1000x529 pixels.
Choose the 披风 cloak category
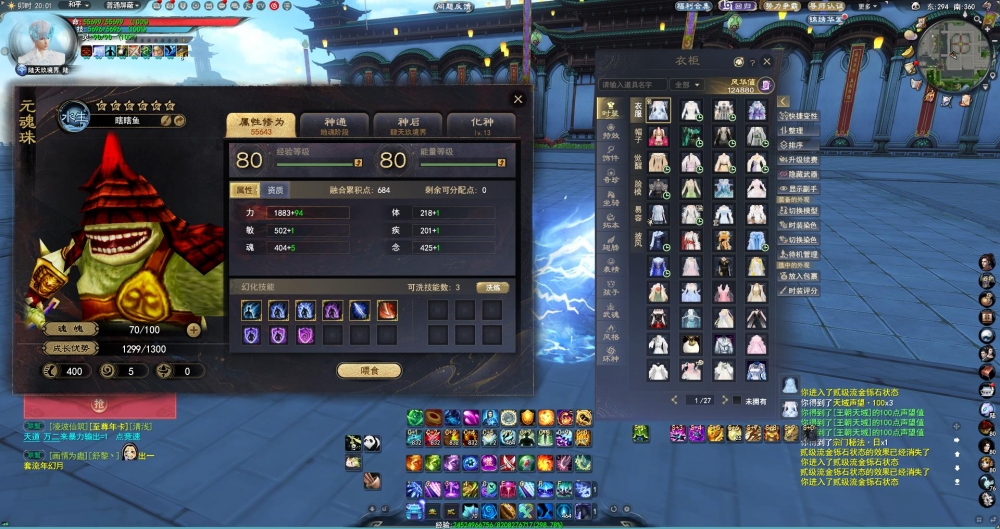click(637, 240)
